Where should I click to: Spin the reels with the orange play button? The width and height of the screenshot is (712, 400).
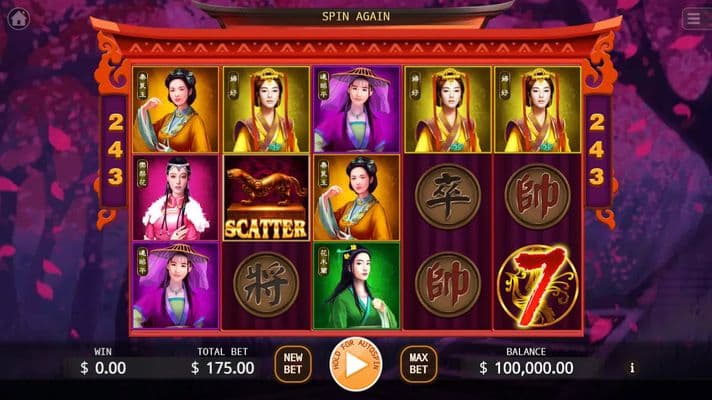(356, 364)
